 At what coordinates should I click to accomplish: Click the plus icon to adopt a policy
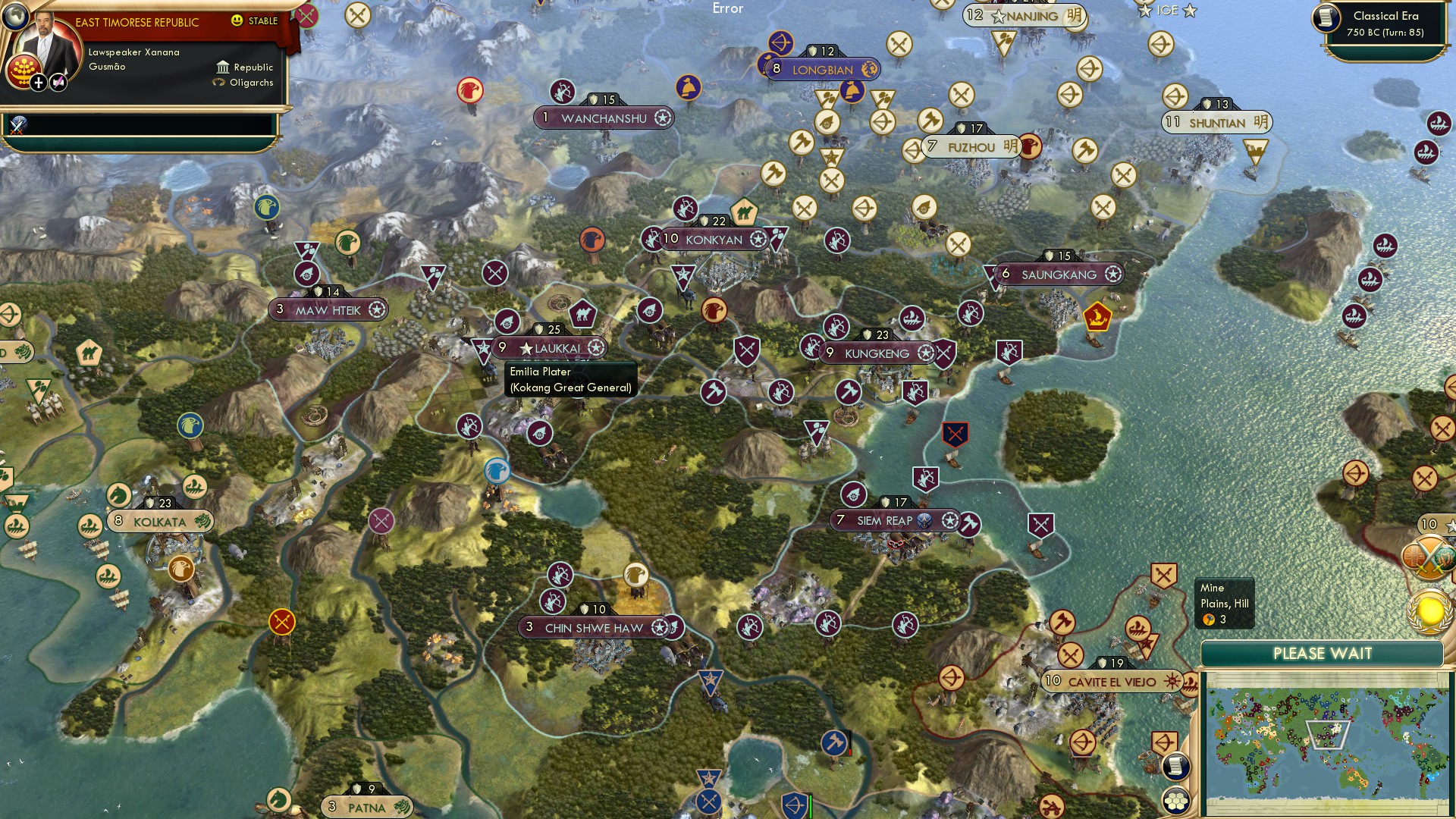39,83
